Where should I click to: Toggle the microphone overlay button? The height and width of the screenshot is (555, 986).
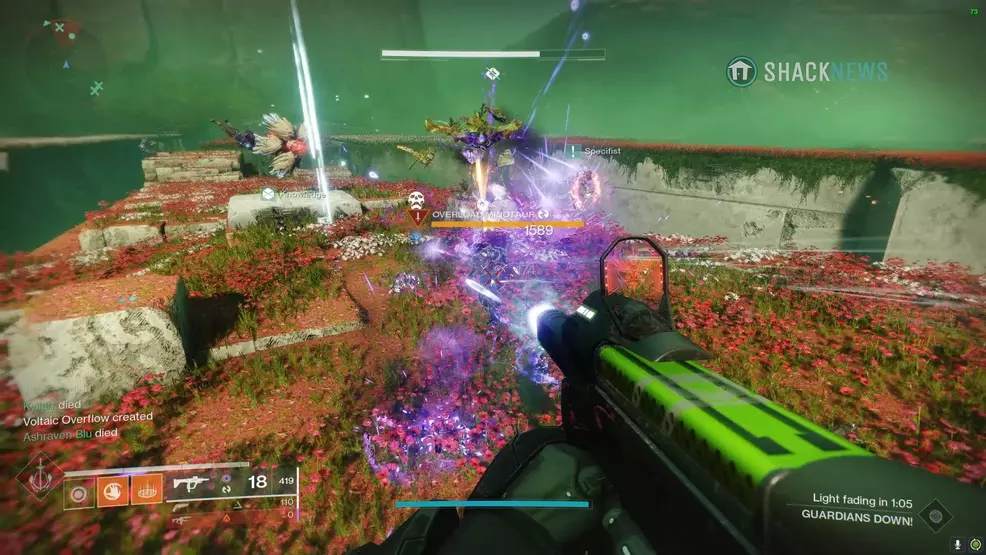958,544
